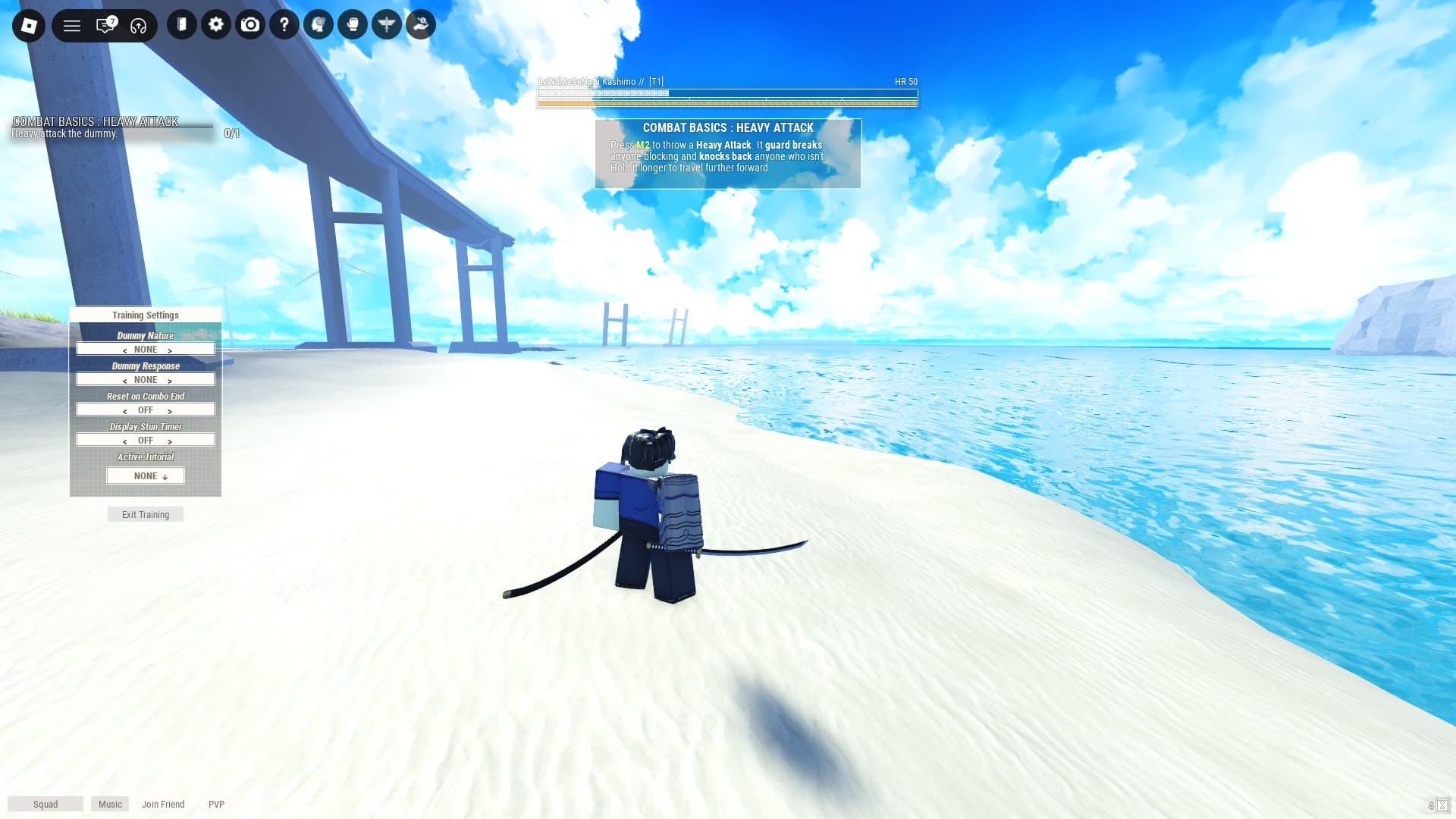Viewport: 1456px width, 819px height.
Task: Click the hand holding coin icon
Action: pyautogui.click(x=421, y=25)
